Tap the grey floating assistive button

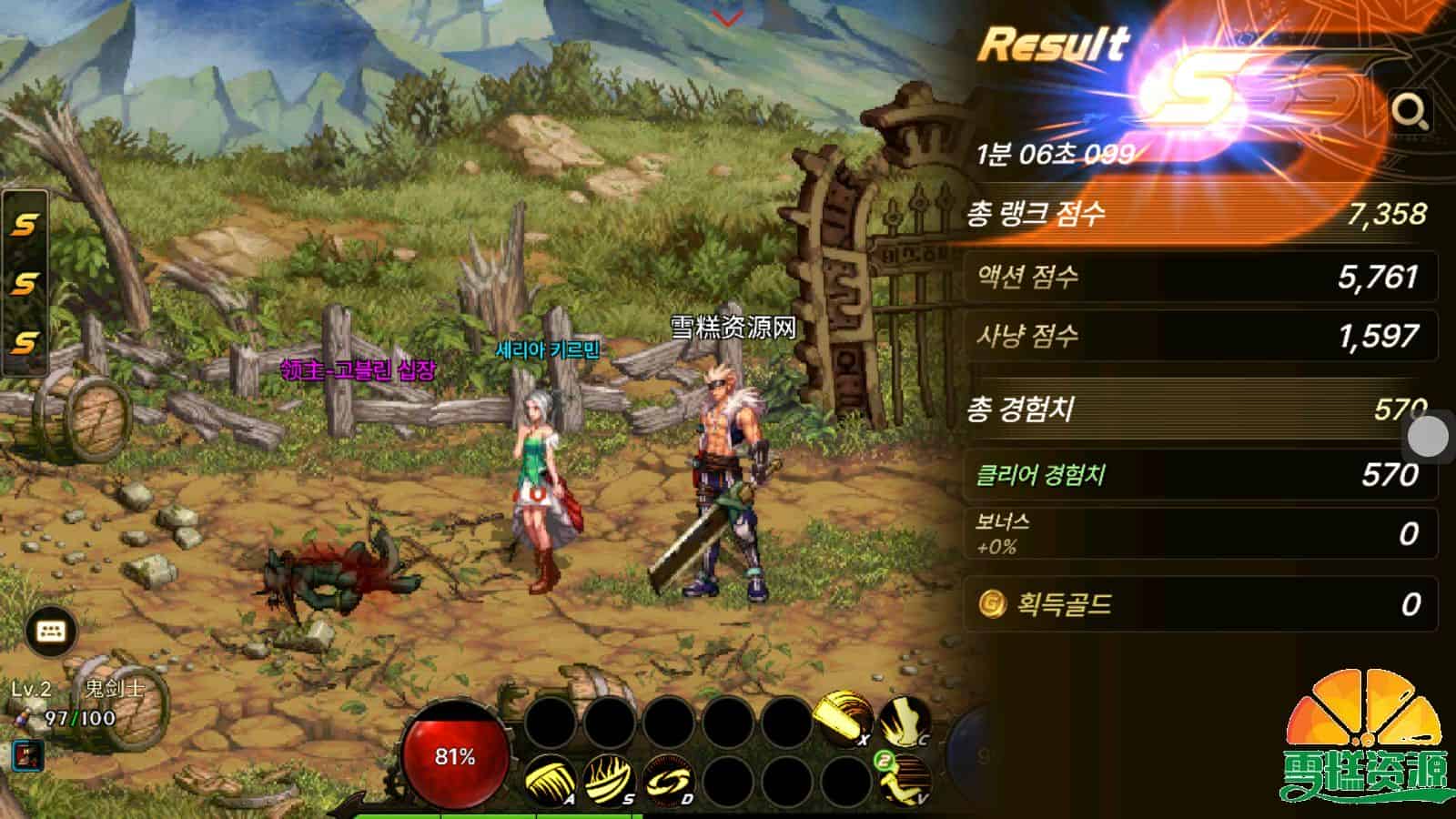point(1428,437)
